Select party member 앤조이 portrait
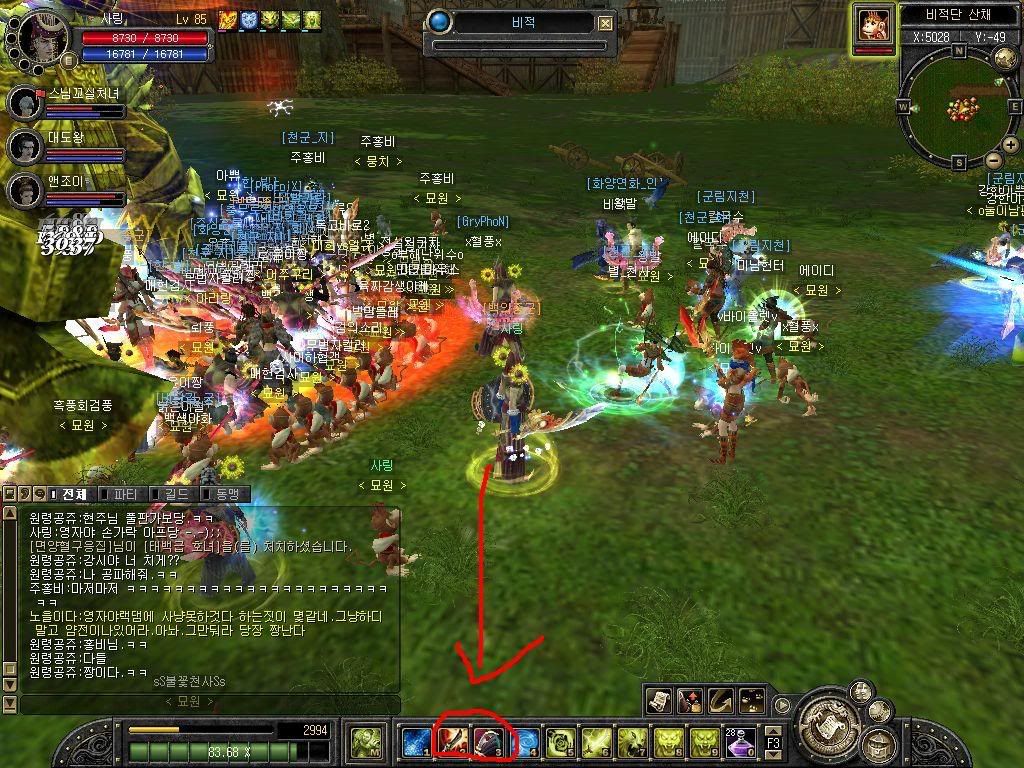Image resolution: width=1024 pixels, height=768 pixels. (x=25, y=189)
